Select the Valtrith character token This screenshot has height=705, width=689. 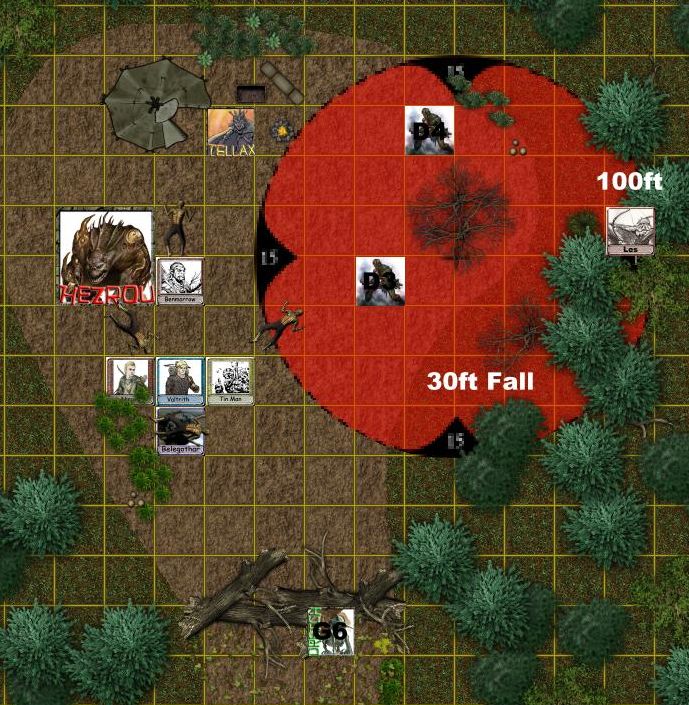click(180, 381)
